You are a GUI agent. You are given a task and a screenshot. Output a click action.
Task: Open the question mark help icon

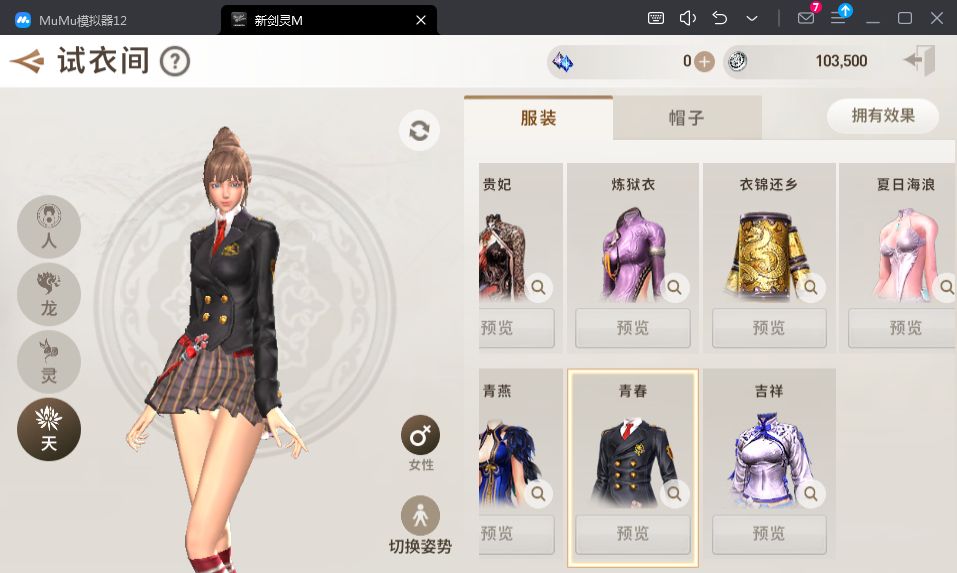pyautogui.click(x=175, y=61)
